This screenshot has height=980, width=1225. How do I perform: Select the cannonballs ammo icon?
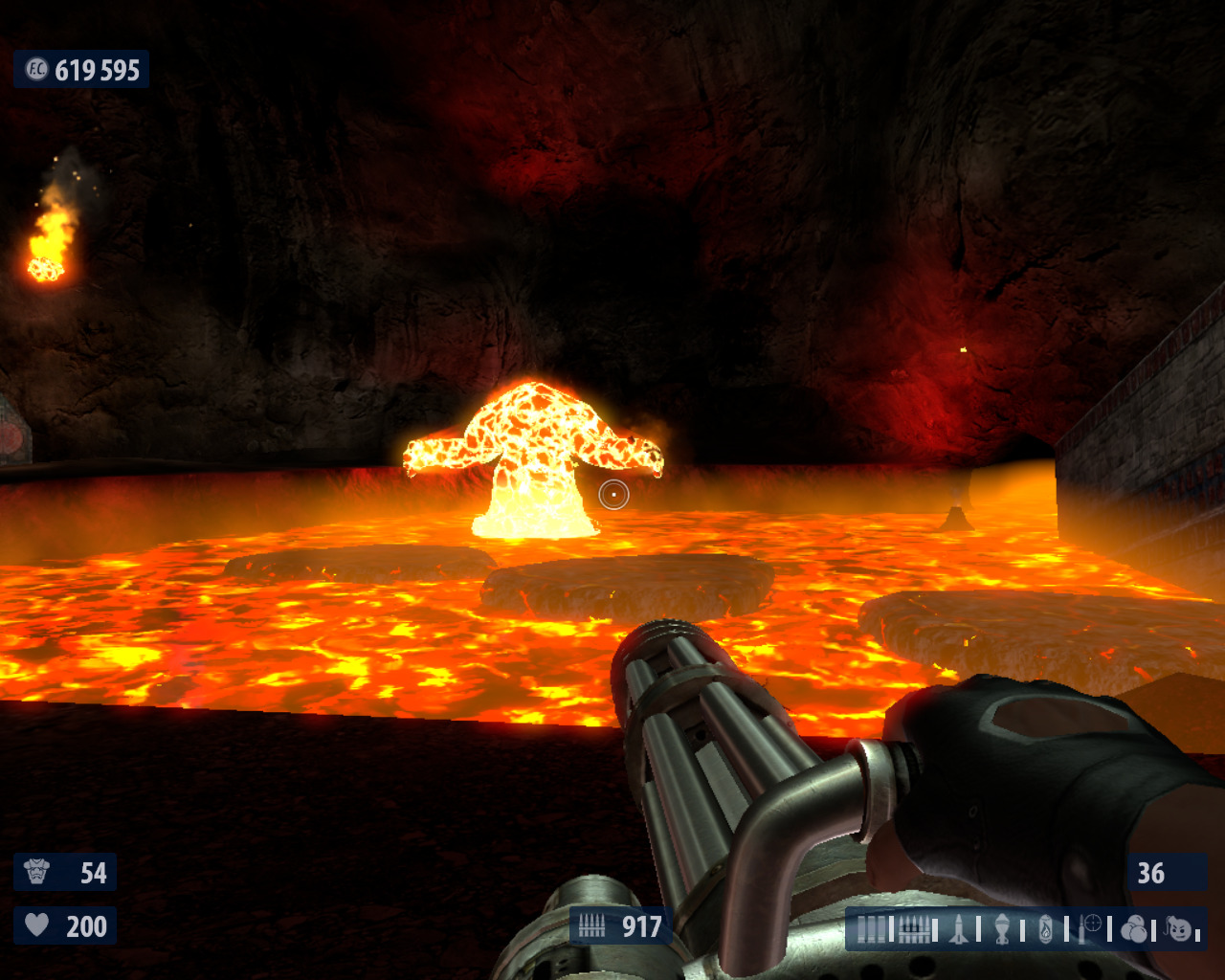point(1134,929)
